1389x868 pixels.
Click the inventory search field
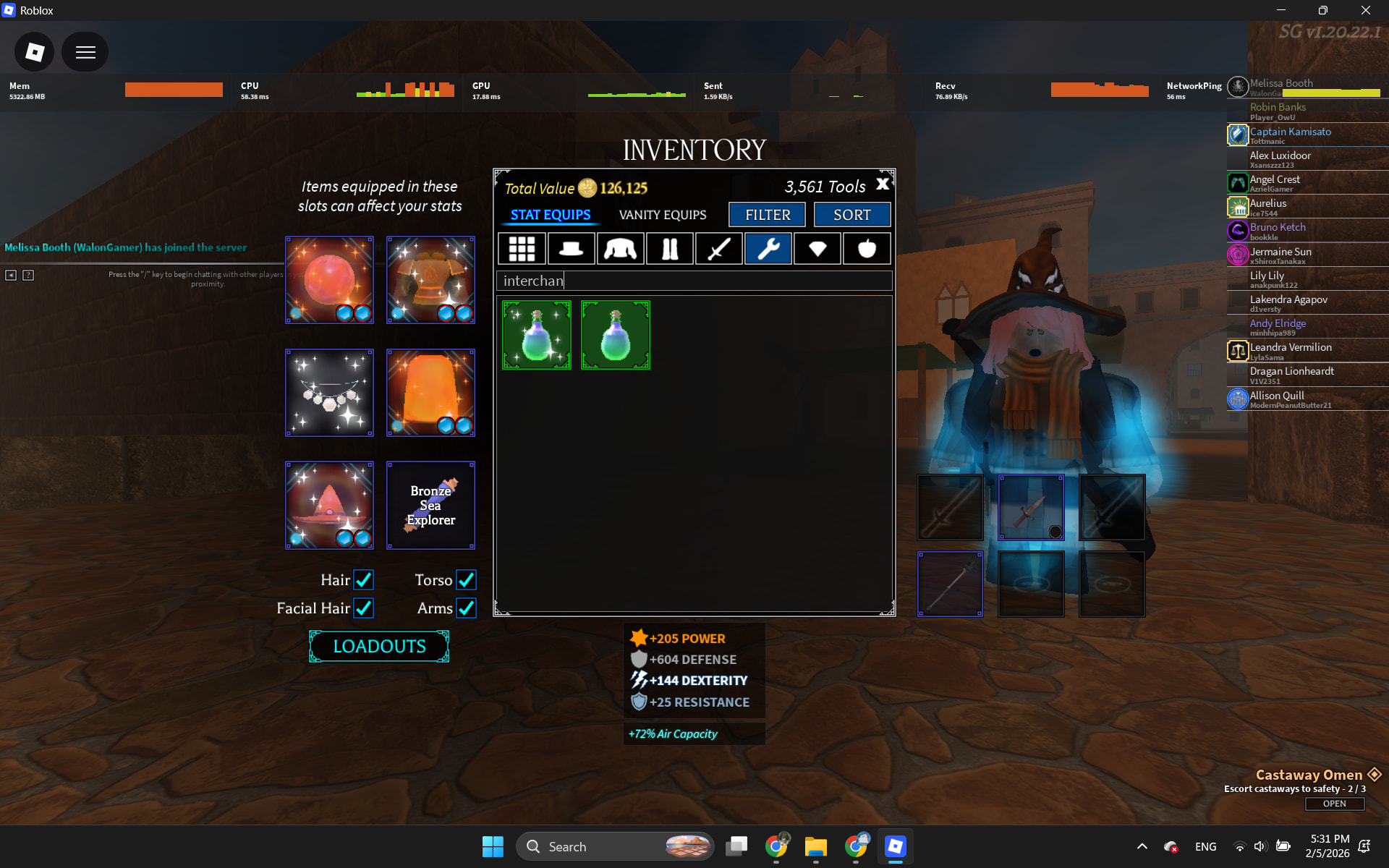pos(694,281)
